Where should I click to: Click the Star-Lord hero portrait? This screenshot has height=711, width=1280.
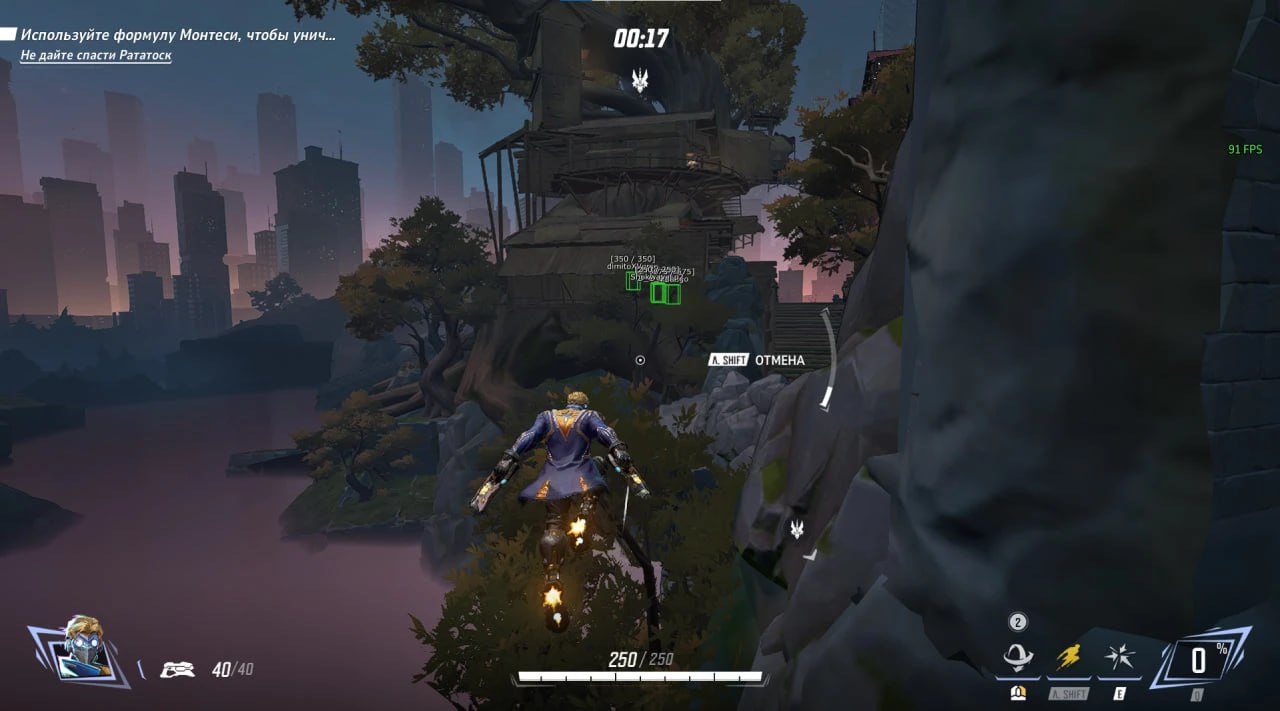(x=82, y=650)
